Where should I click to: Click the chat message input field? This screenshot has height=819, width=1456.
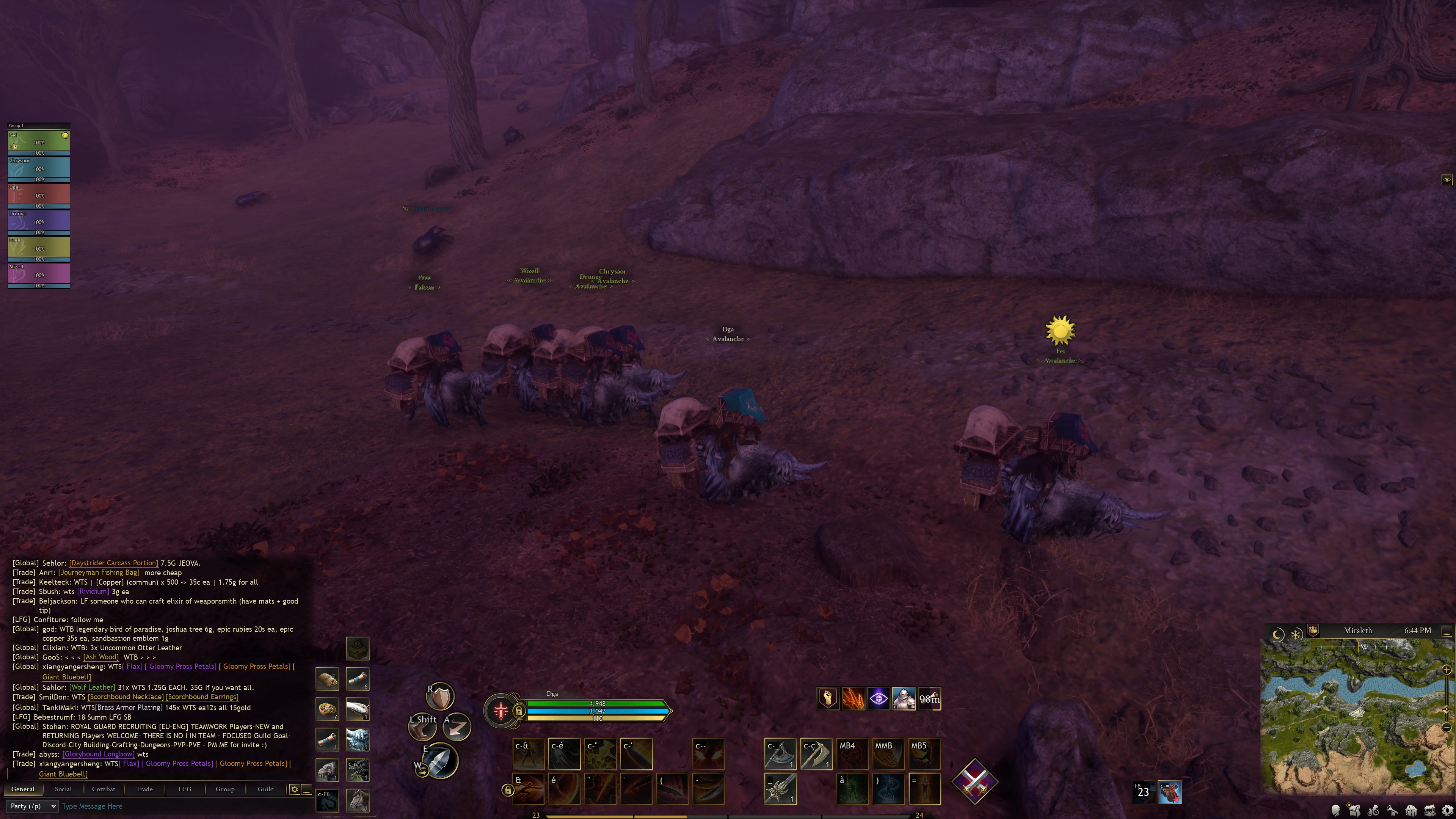[181, 806]
